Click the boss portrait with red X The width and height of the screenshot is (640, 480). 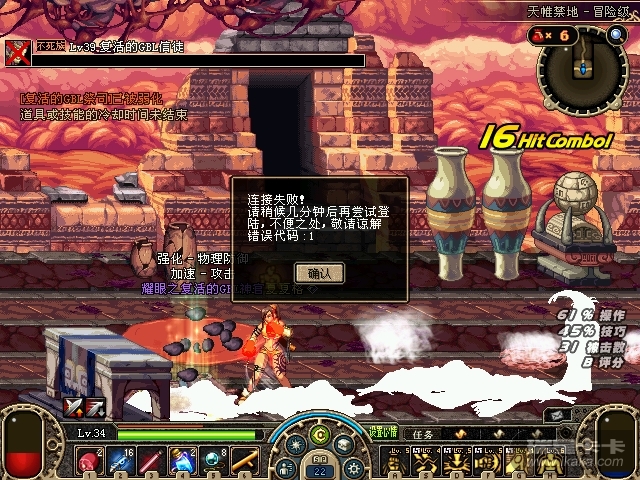(17, 51)
